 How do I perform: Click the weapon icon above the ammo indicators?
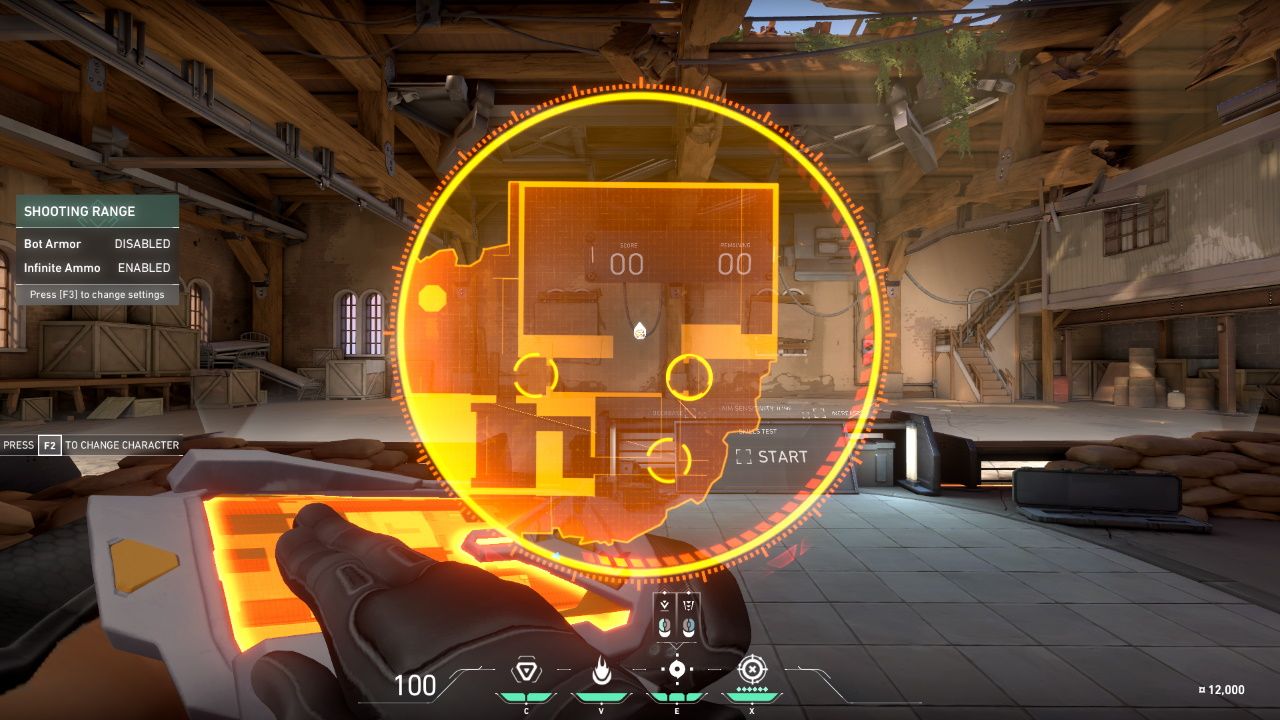click(664, 605)
